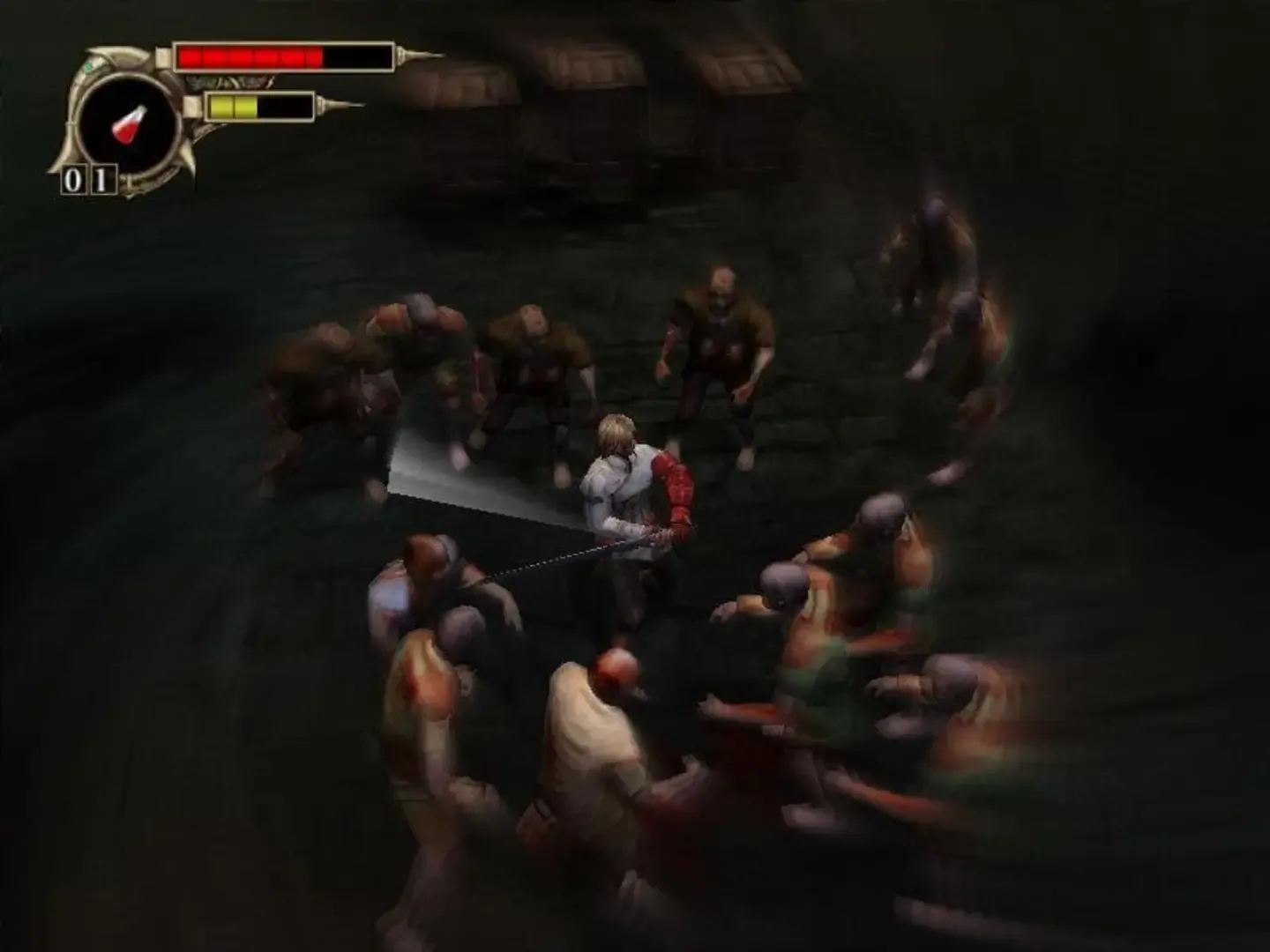Click the empty portion of the yellow gauge
This screenshot has height=952, width=1270.
click(x=287, y=107)
